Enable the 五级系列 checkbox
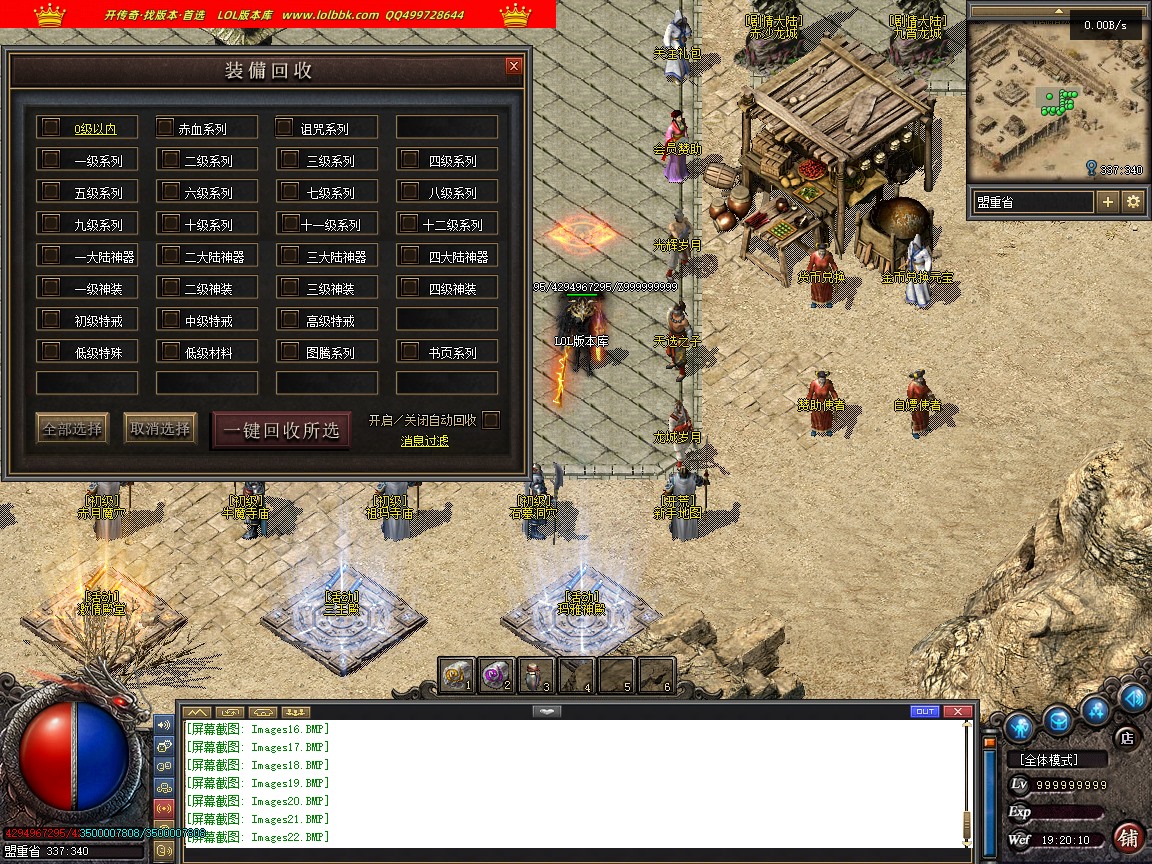 coord(49,192)
